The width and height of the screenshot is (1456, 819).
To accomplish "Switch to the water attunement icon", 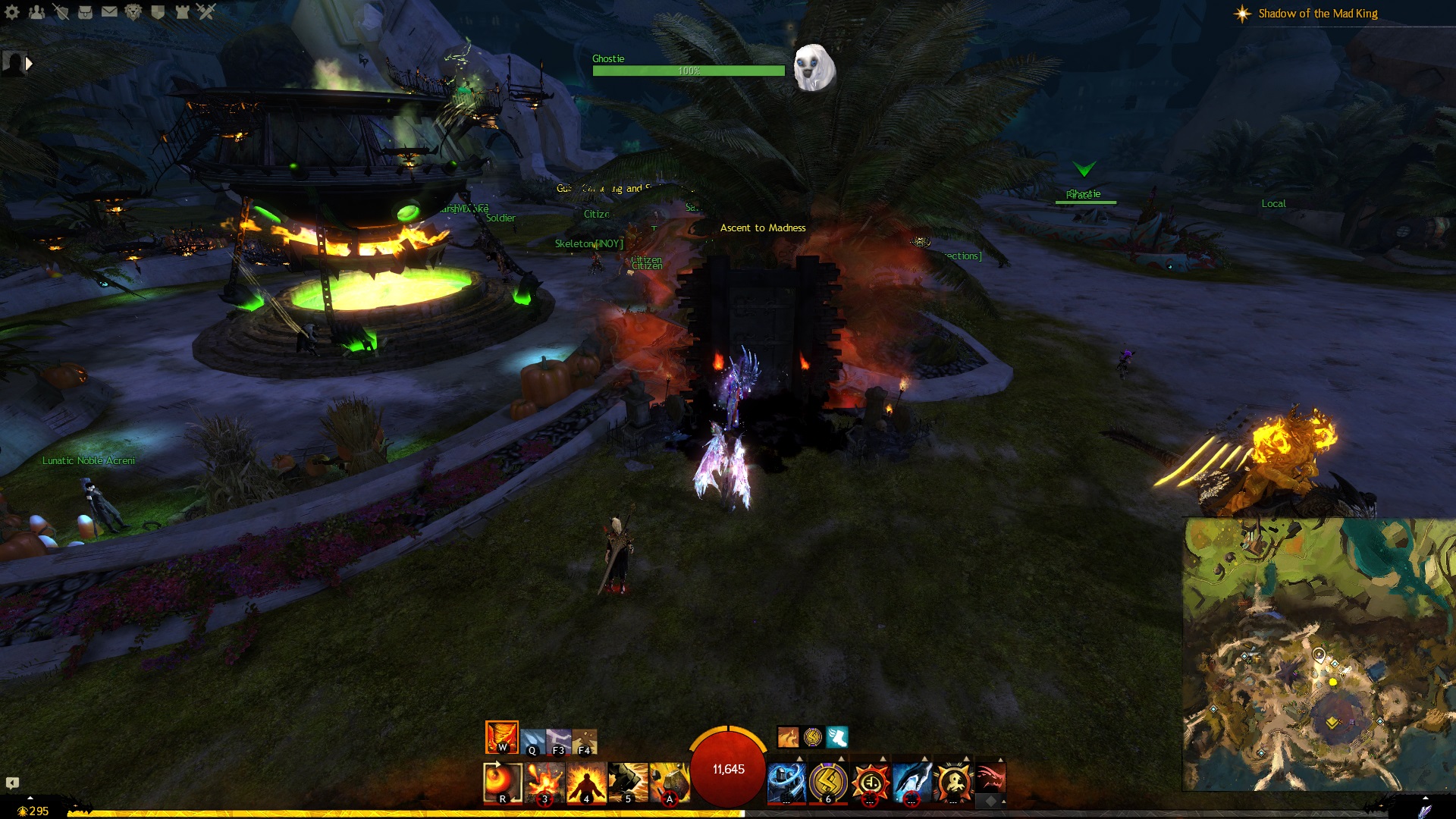I will coord(533,742).
